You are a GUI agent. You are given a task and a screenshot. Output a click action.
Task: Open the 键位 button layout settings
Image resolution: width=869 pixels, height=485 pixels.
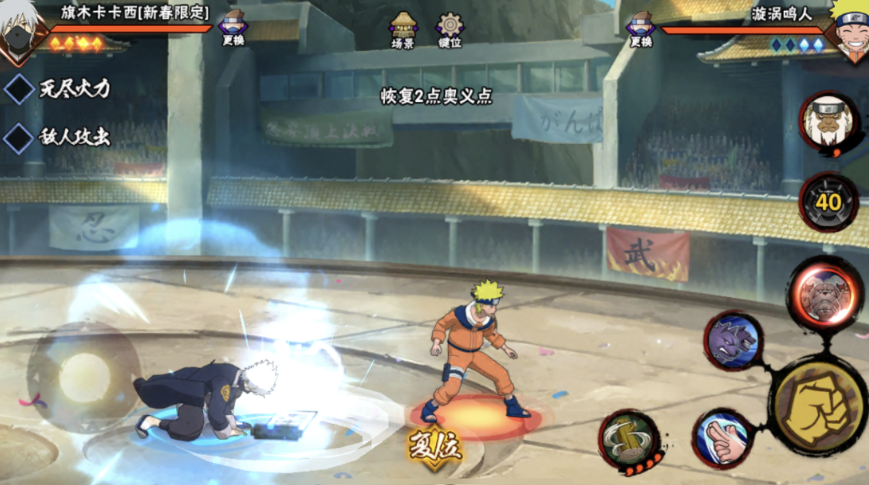point(451,30)
